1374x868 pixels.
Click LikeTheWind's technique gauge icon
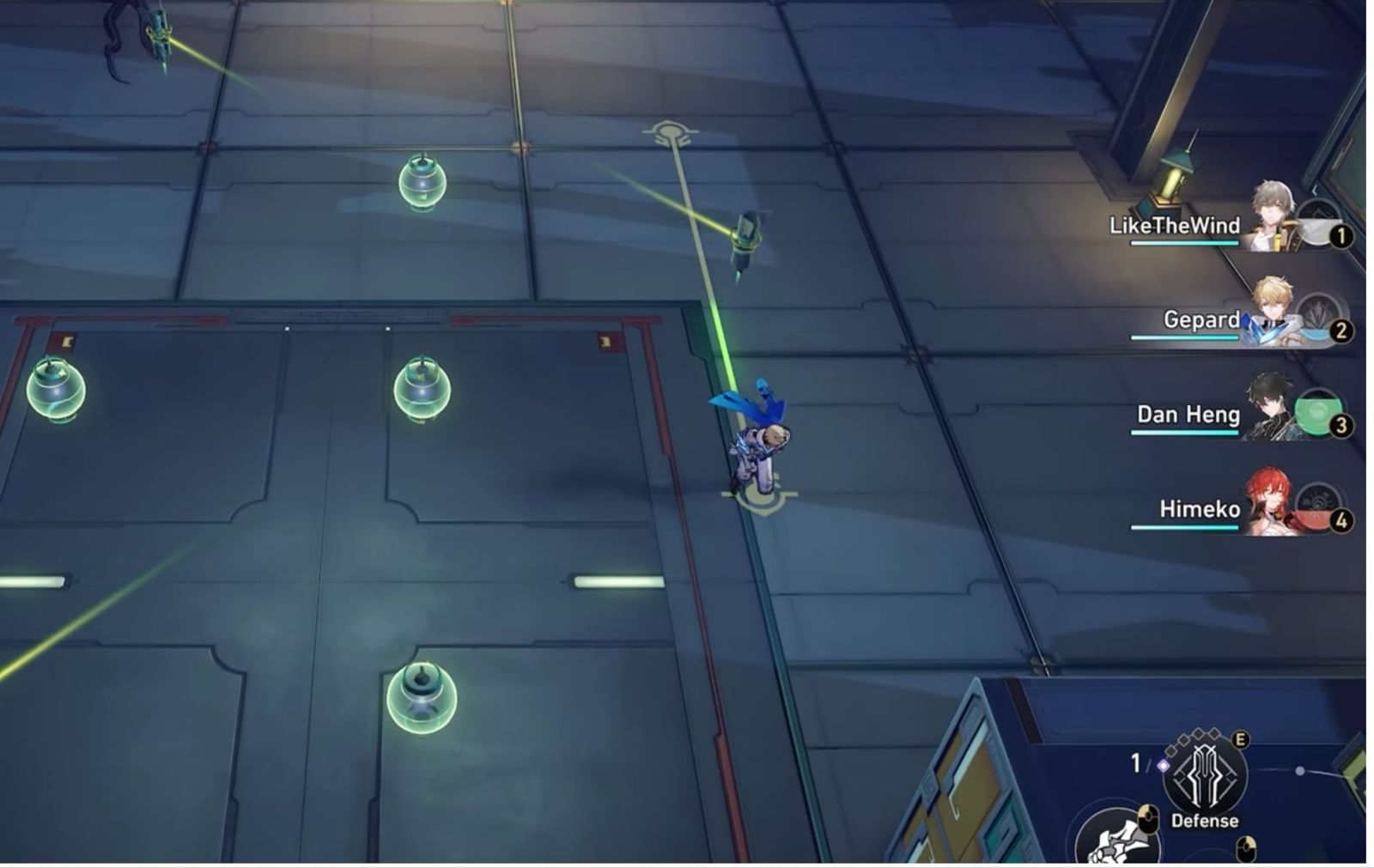1318,221
